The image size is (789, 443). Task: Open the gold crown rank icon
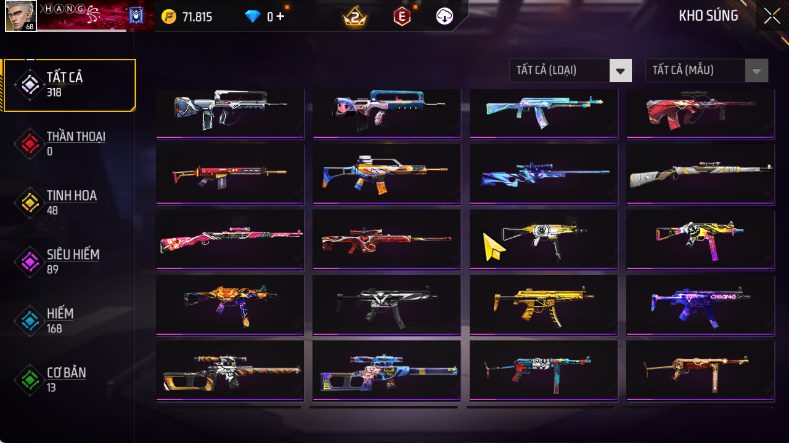pos(355,17)
